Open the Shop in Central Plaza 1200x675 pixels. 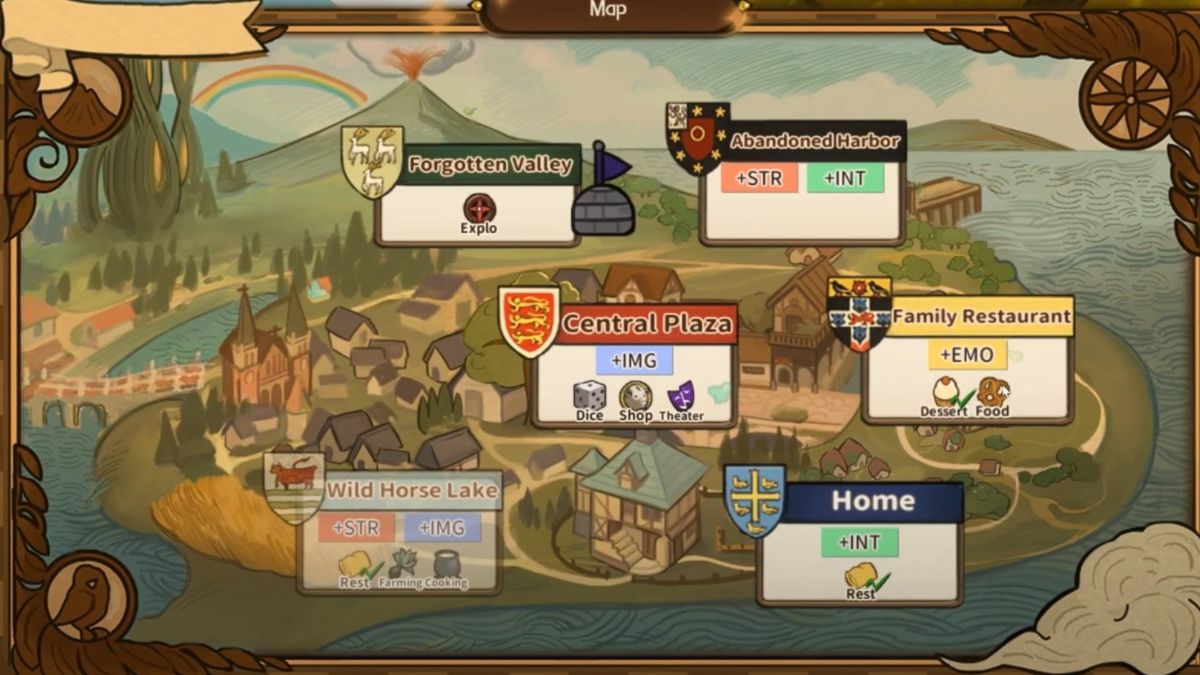tap(635, 398)
